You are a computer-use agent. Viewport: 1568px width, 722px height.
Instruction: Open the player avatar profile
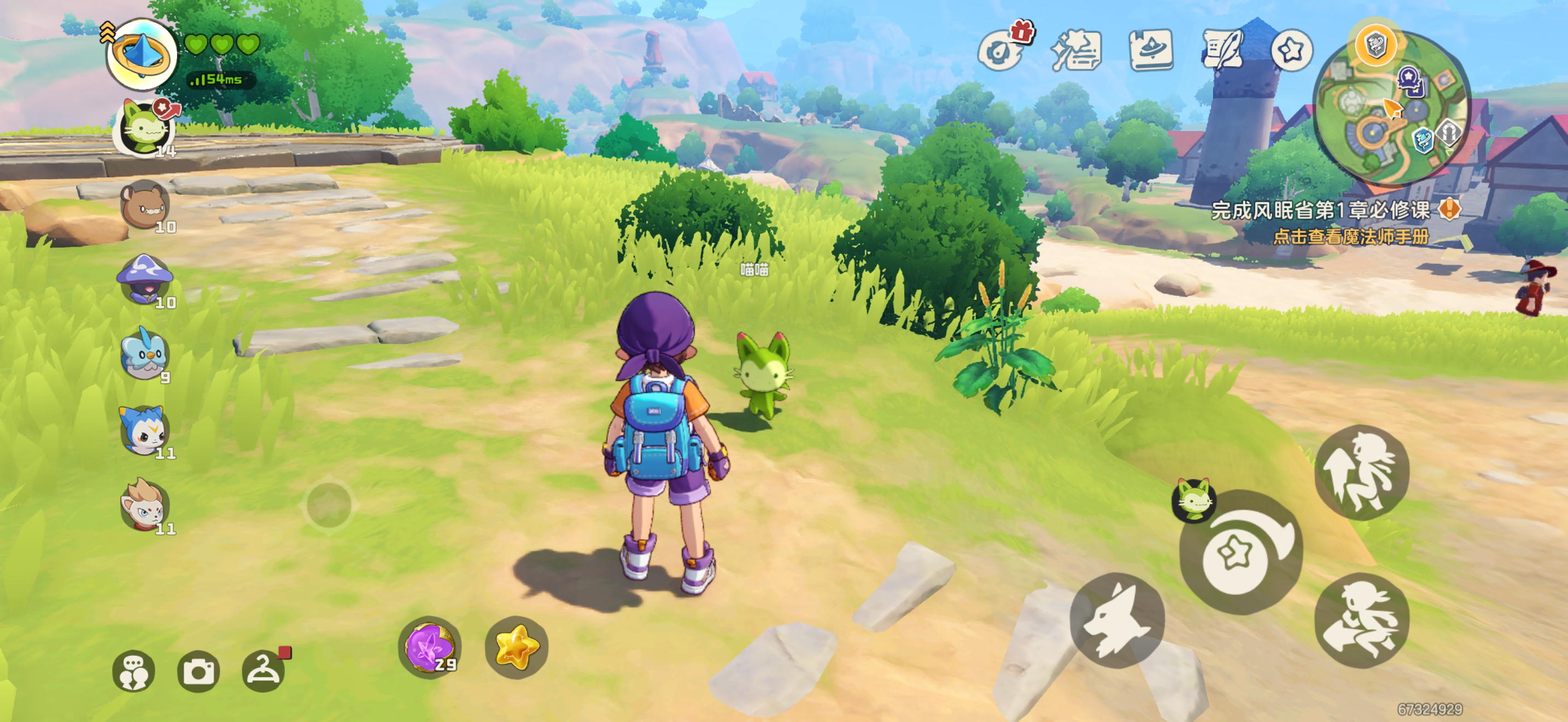click(x=142, y=55)
